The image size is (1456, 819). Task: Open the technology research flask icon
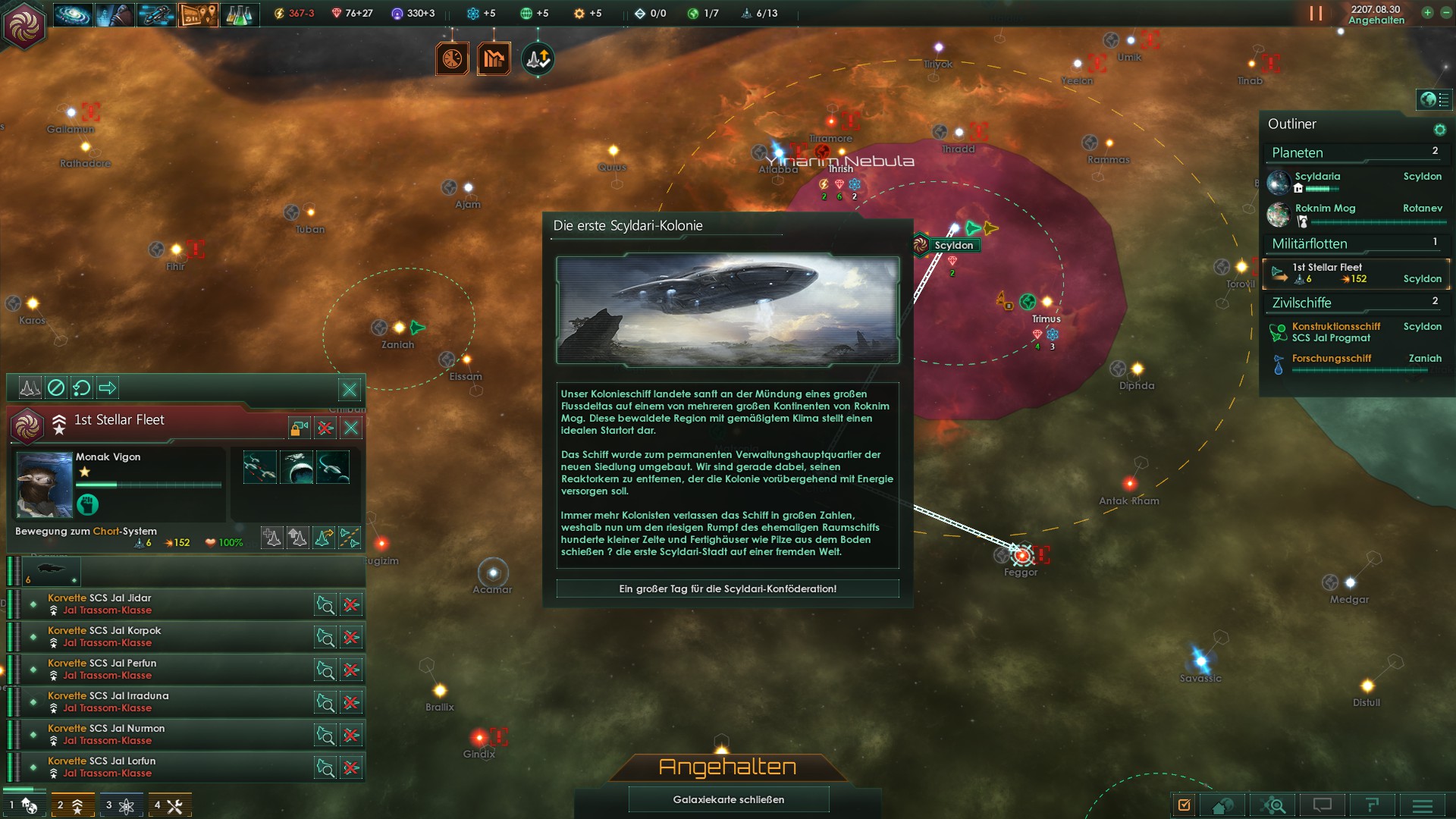click(239, 14)
